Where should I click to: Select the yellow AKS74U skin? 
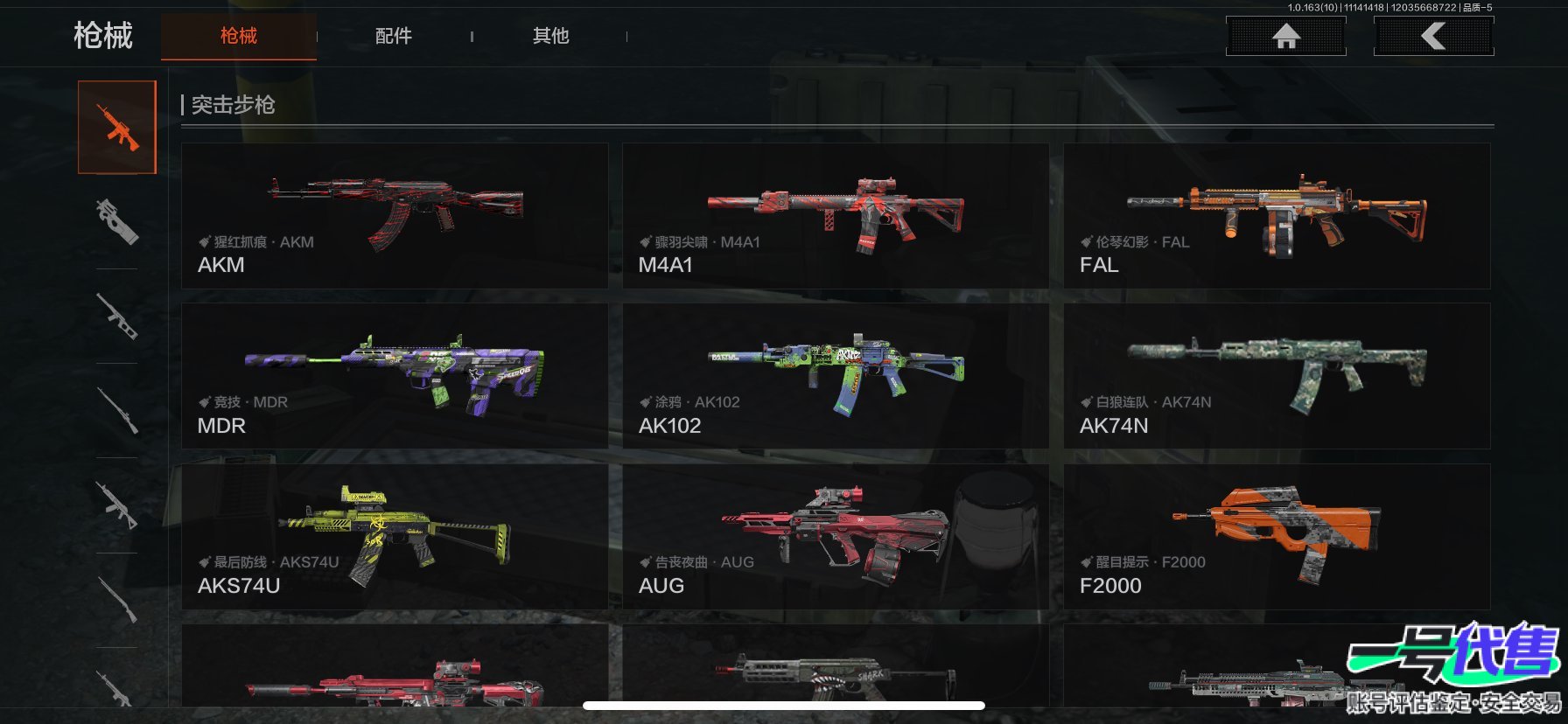tap(395, 536)
